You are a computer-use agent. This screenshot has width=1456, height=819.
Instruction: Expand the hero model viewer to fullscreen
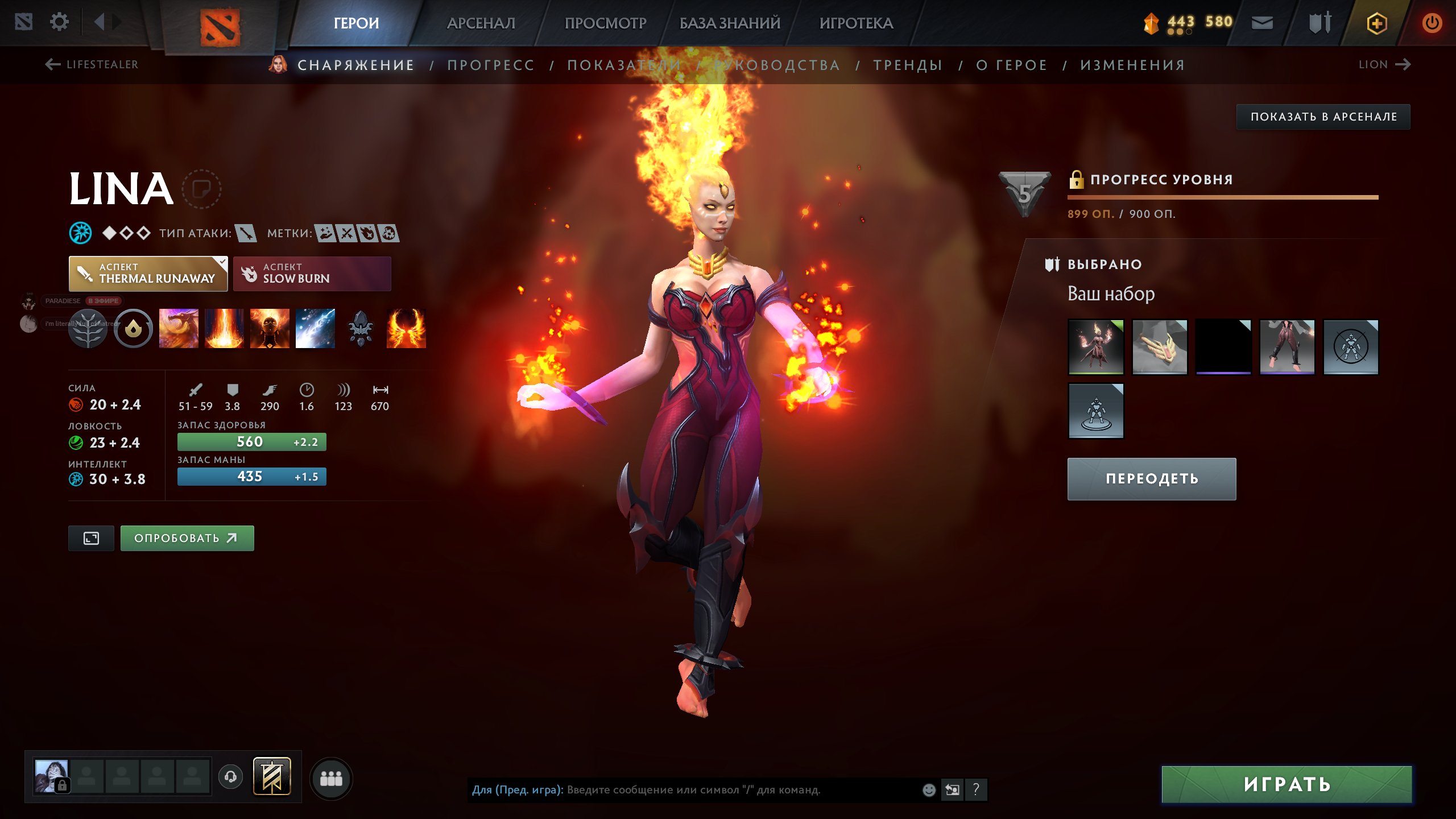click(x=91, y=537)
